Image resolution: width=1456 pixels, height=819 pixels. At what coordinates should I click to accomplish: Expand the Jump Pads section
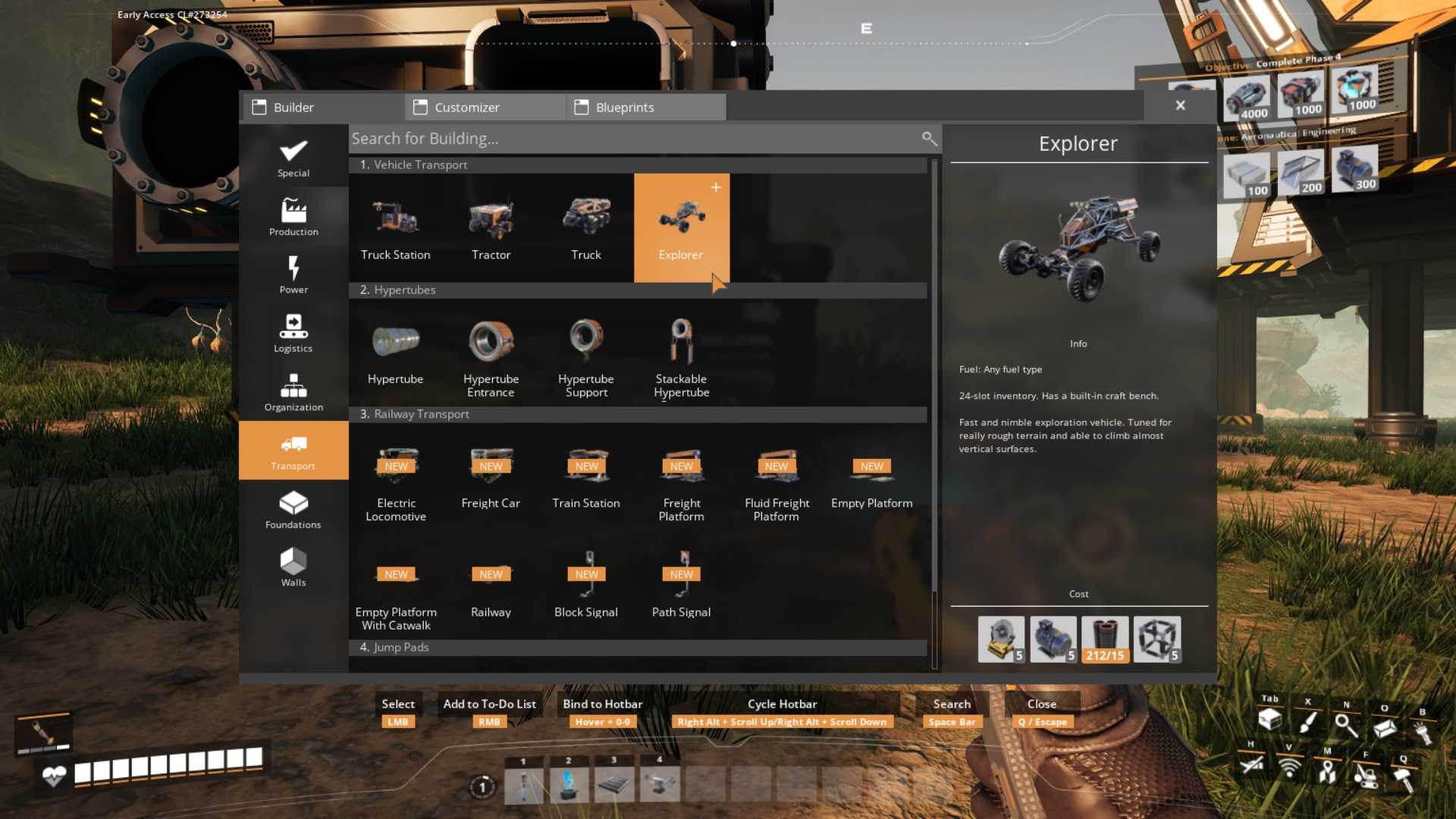coord(639,647)
